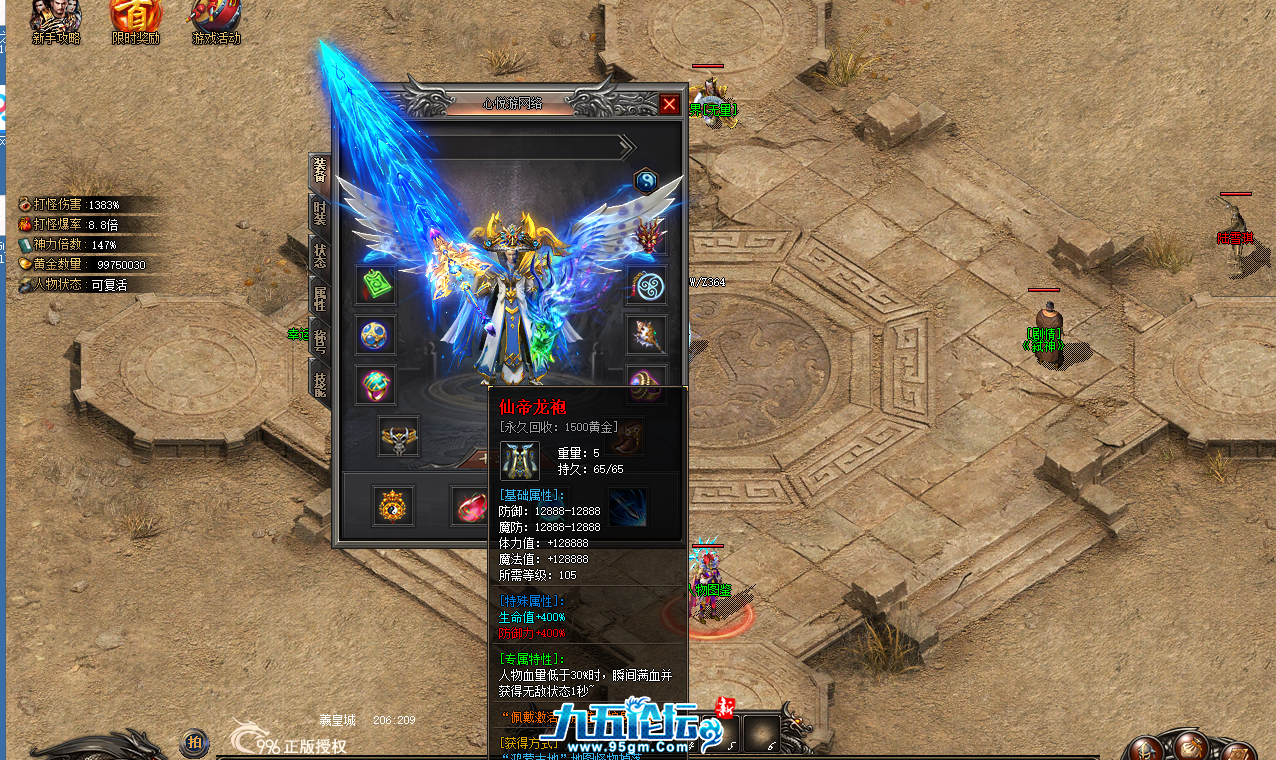
Task: Click the round 拍 auction button
Action: pyautogui.click(x=194, y=743)
